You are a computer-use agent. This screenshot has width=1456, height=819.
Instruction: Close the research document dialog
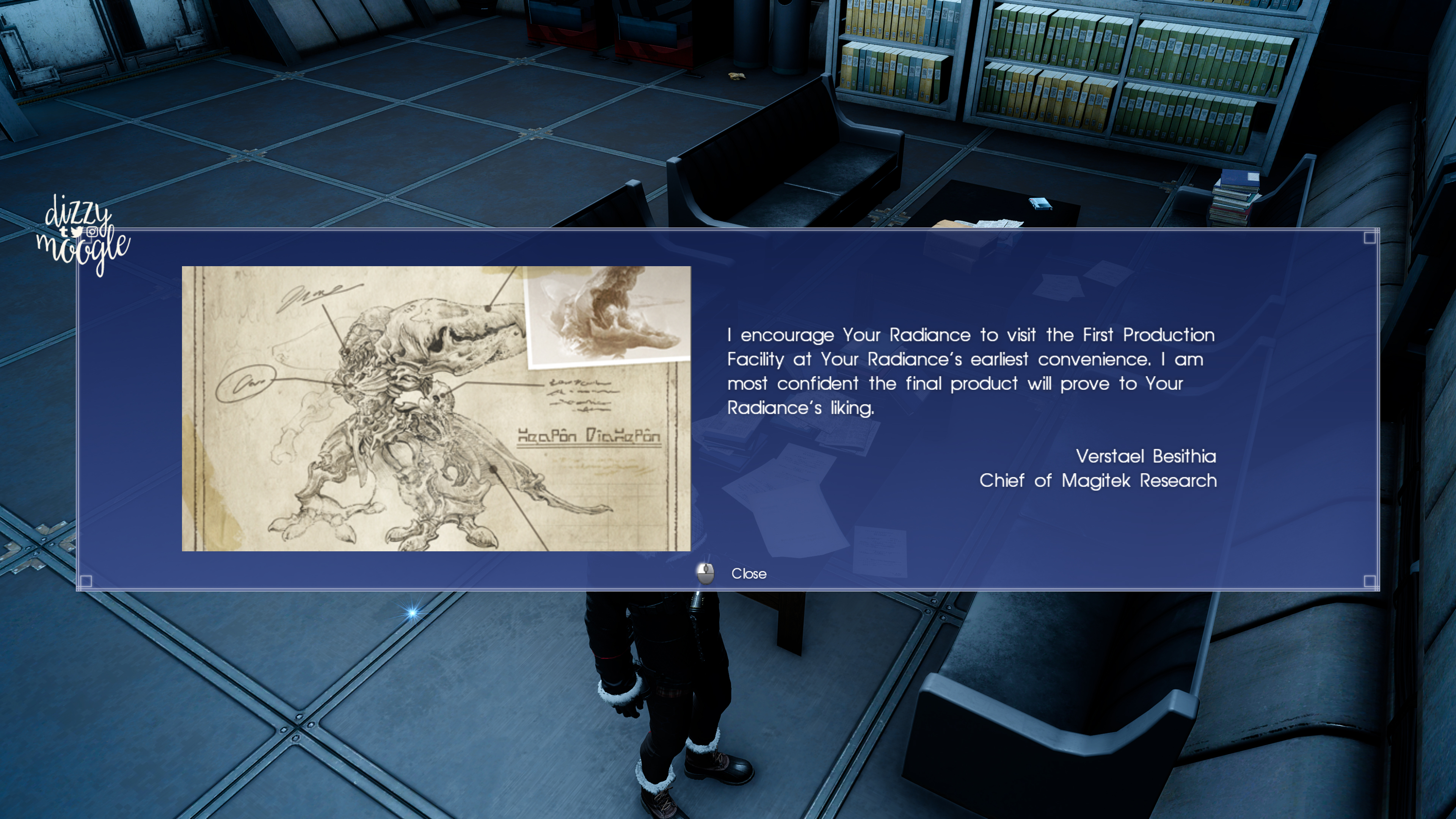click(x=747, y=574)
